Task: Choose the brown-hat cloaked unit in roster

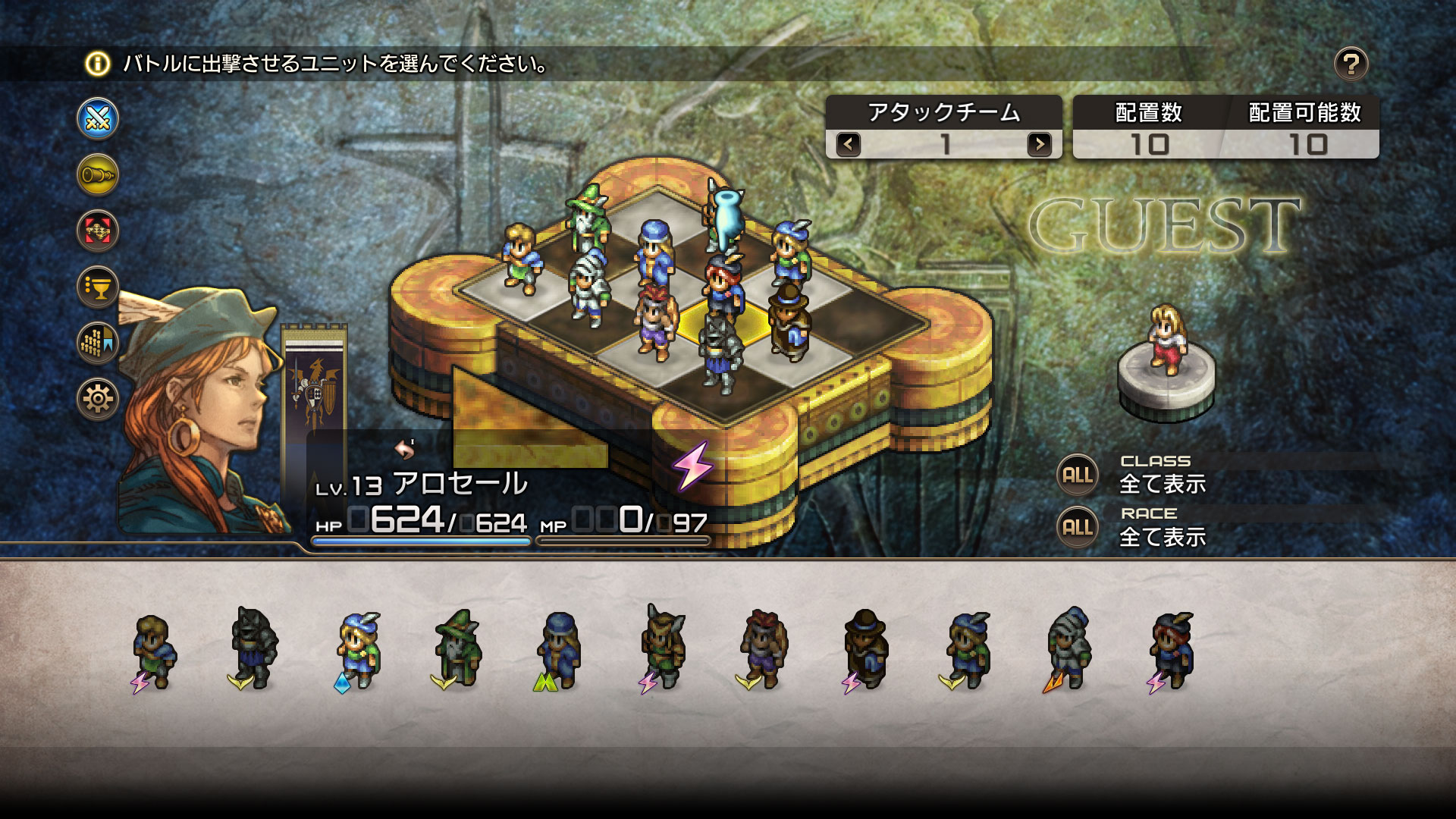Action: coord(865,648)
